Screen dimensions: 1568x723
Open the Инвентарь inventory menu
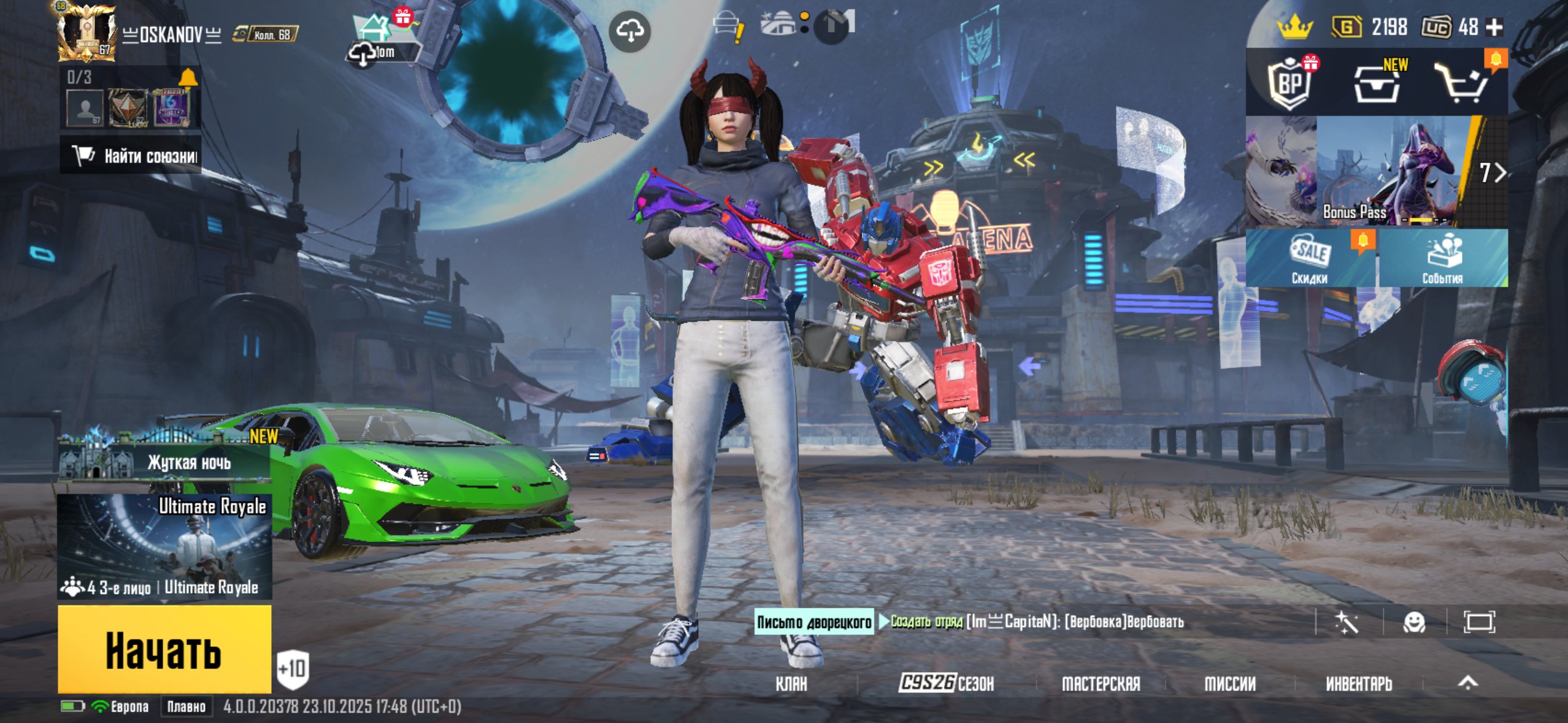point(1359,683)
